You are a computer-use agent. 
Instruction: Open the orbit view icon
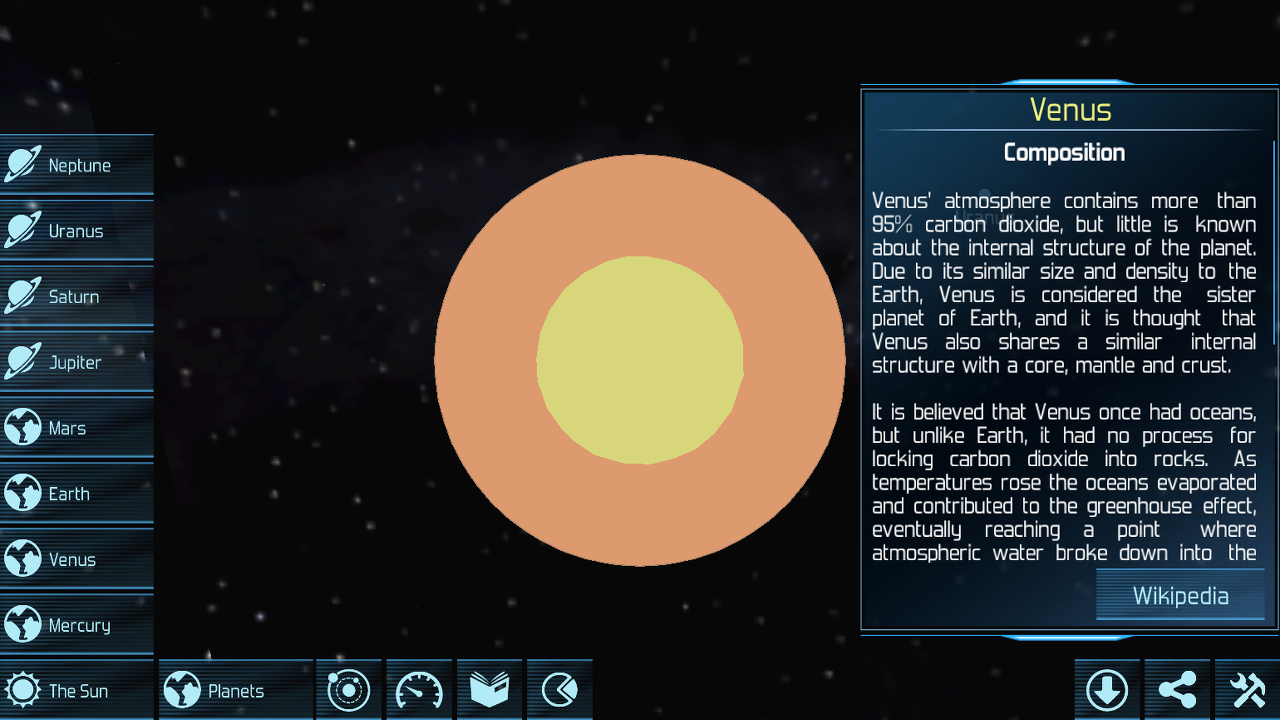348,689
